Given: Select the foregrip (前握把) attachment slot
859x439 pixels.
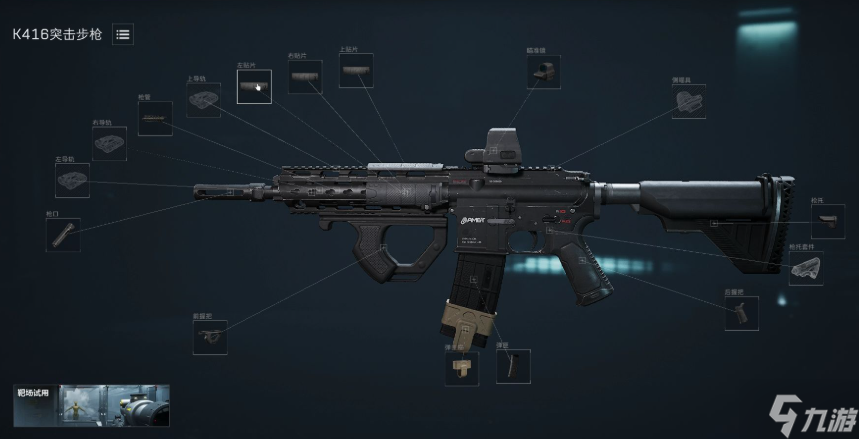Looking at the screenshot, I should click(210, 337).
